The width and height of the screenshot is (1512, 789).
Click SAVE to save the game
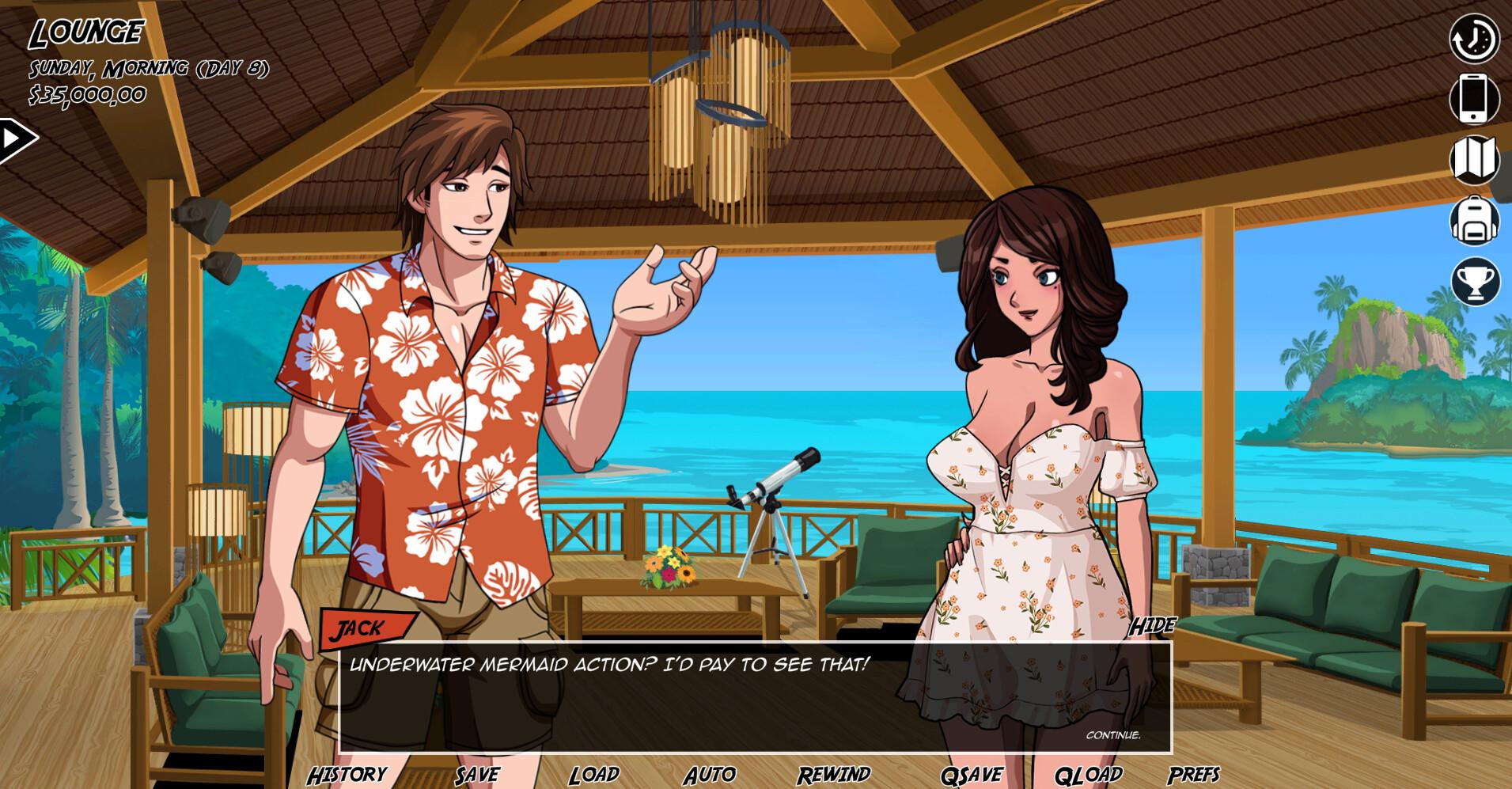[x=476, y=774]
